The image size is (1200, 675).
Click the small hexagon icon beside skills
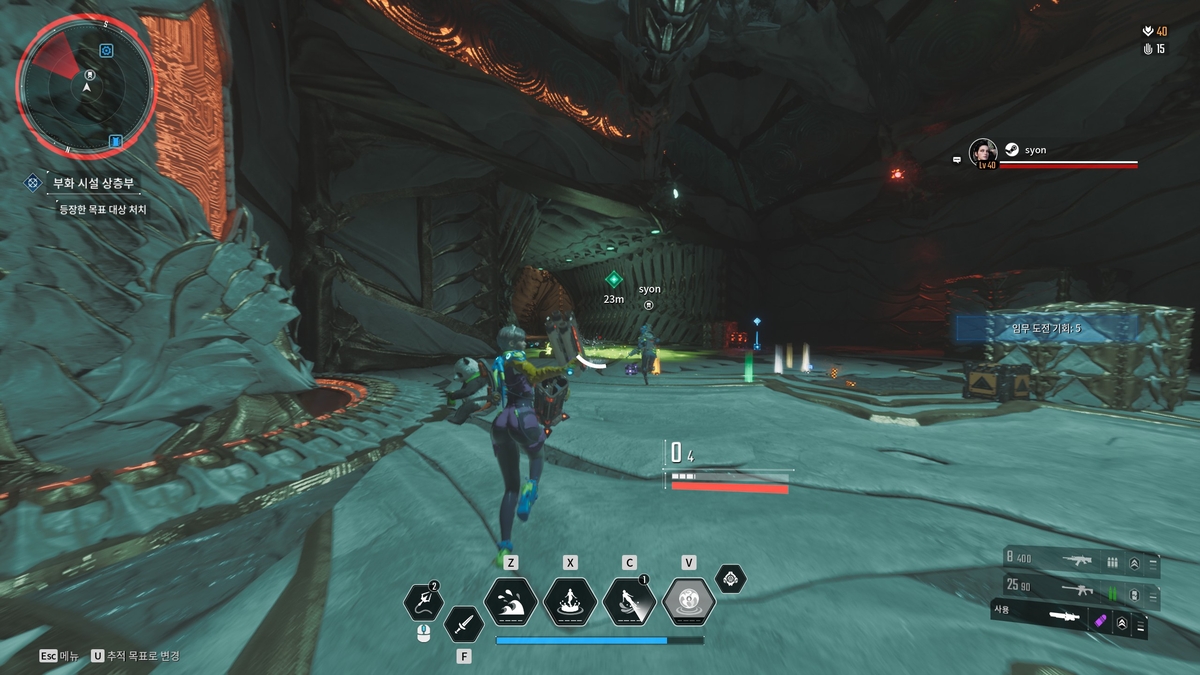tap(731, 578)
